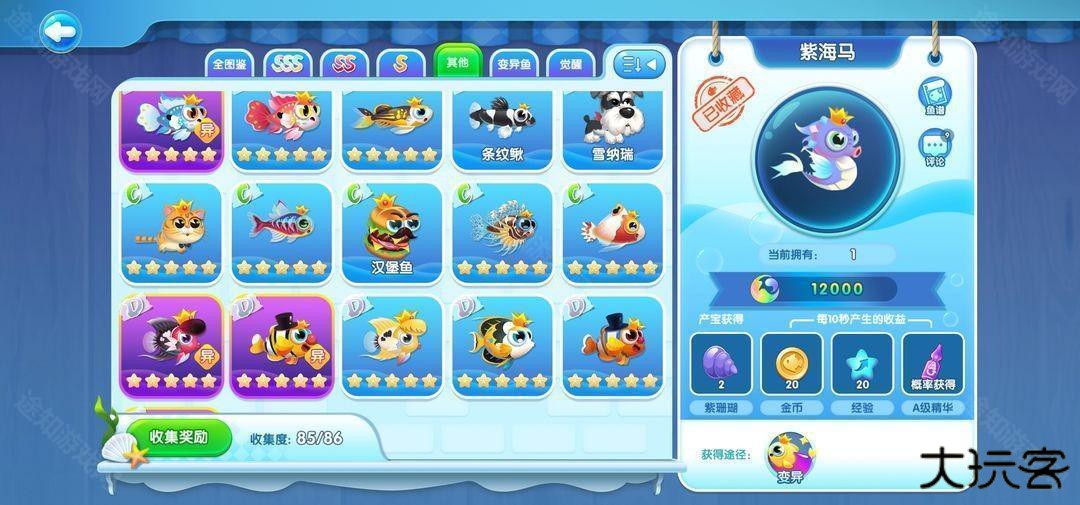The width and height of the screenshot is (1080, 505).
Task: Select the 紫珊瑚 purple shell reward icon
Action: [720, 365]
